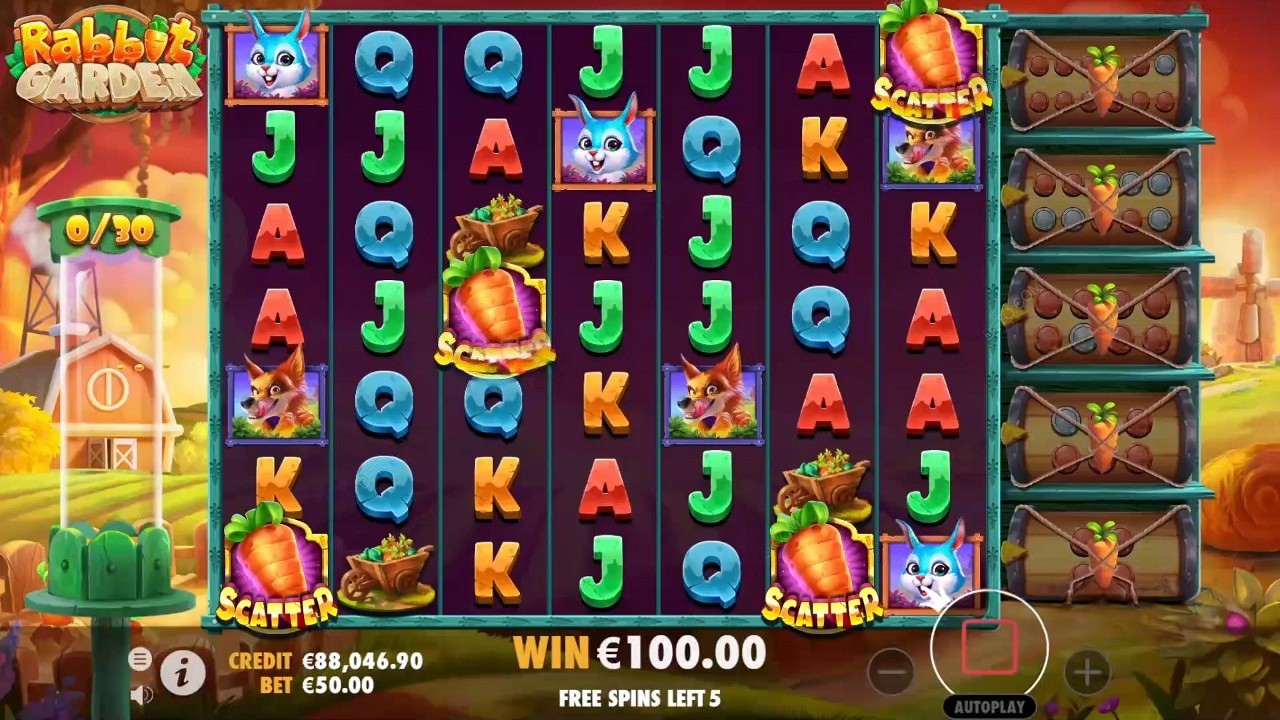Open the hamburger menu icon
This screenshot has height=720, width=1280.
pos(140,658)
